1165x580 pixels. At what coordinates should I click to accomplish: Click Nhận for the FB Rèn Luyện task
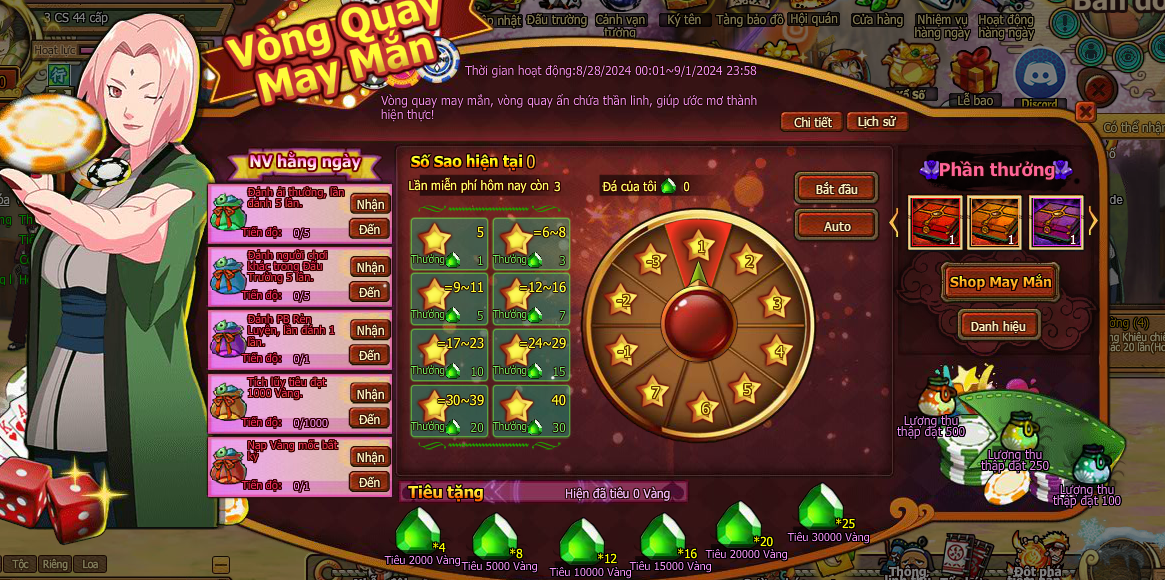370,331
